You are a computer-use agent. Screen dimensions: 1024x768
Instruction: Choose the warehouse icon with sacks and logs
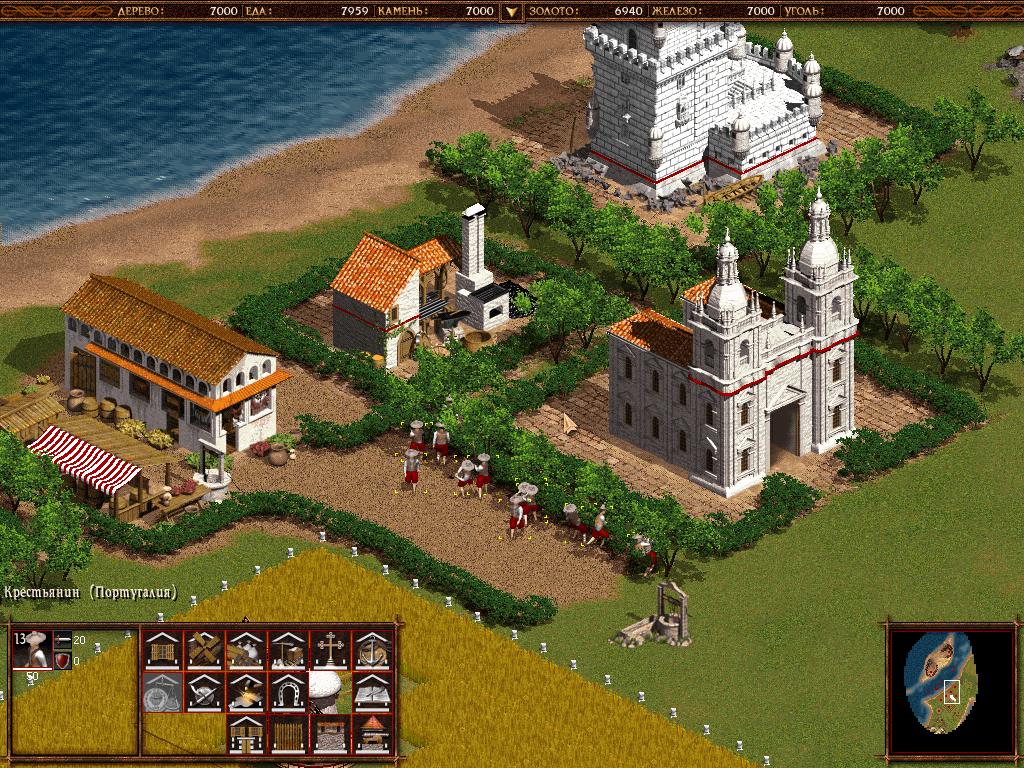[x=246, y=649]
